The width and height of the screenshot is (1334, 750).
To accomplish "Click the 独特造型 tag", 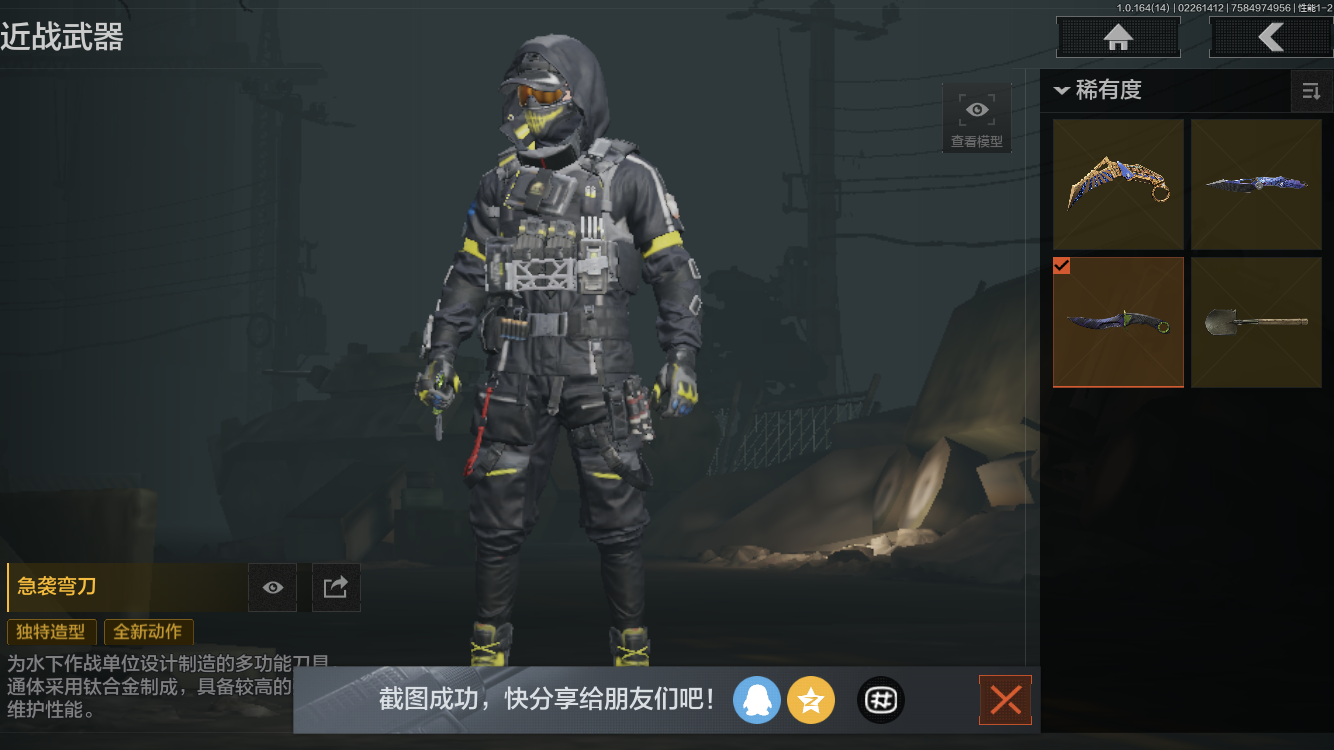I will 51,632.
